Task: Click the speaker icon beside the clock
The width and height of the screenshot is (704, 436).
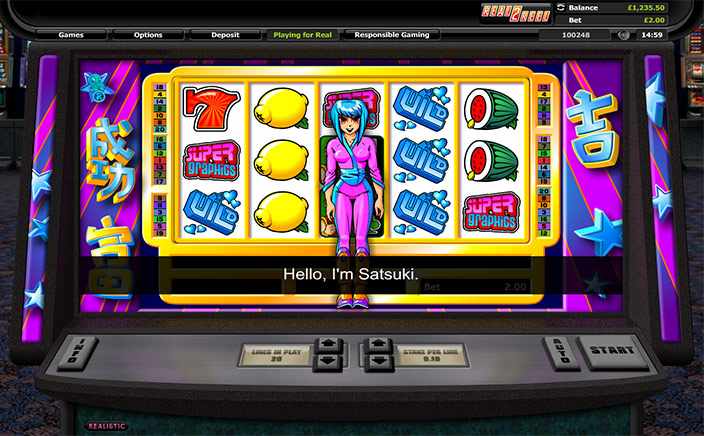Action: (624, 35)
